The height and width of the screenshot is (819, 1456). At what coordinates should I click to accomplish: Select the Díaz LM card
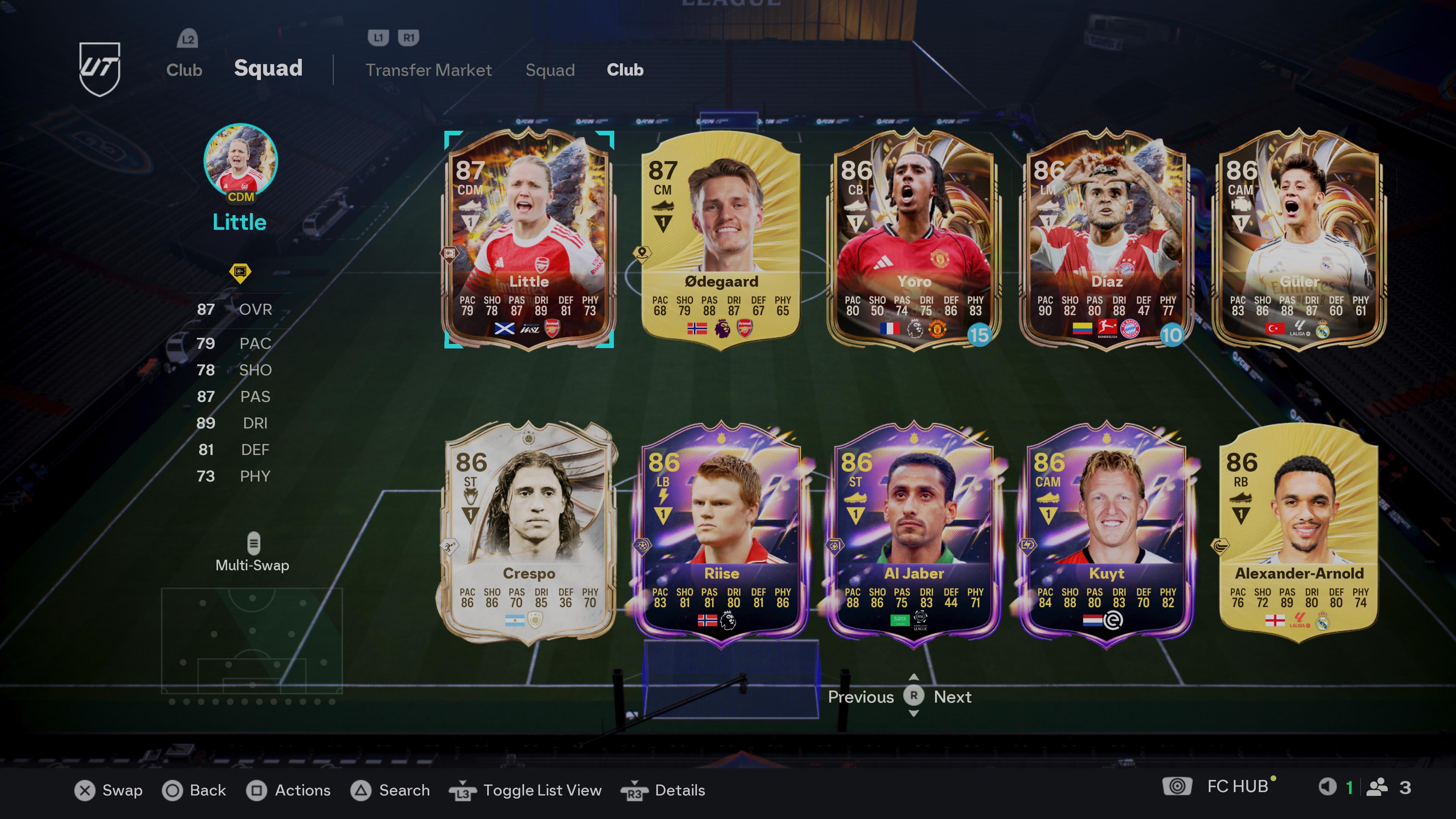pyautogui.click(x=1106, y=240)
